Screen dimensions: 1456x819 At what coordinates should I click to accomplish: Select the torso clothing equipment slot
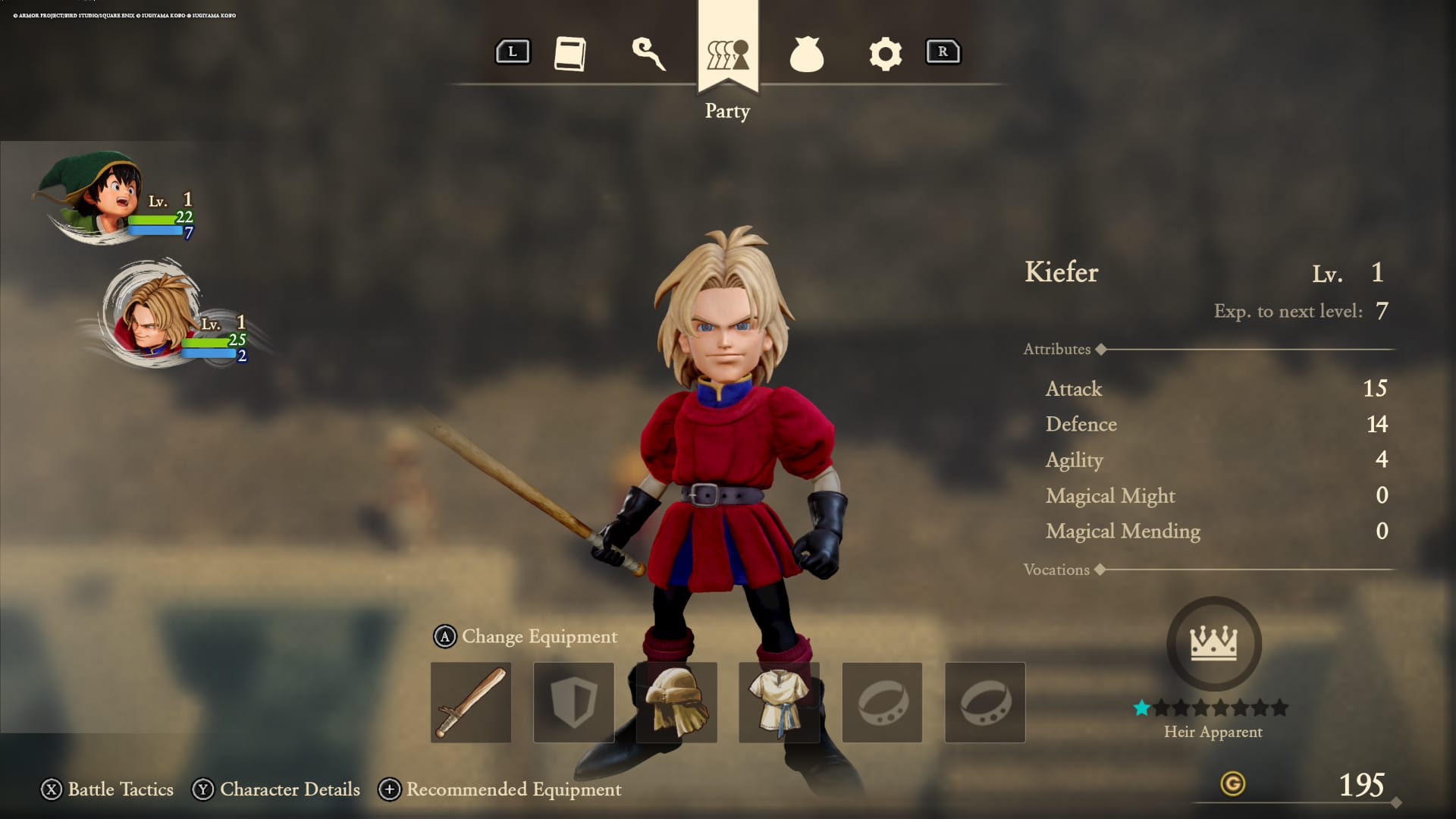[780, 701]
